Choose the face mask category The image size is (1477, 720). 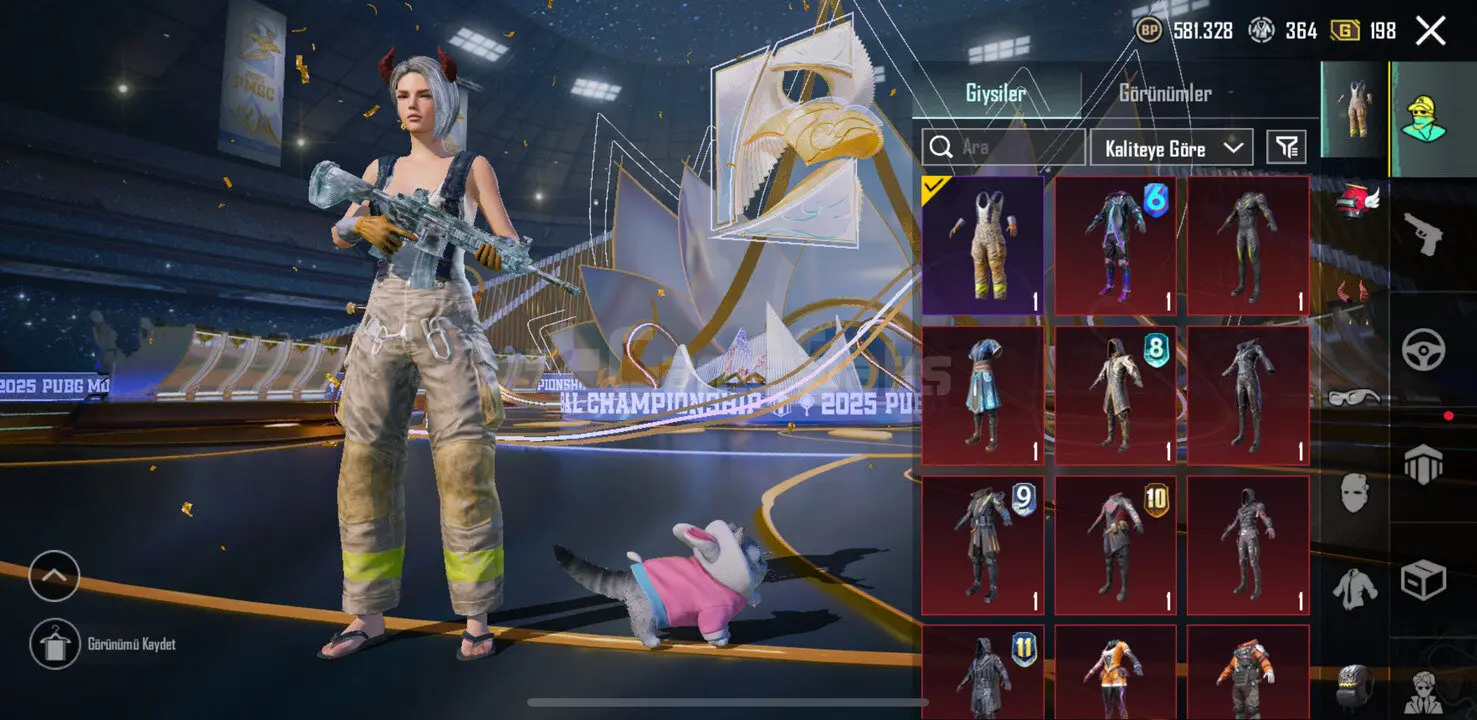coord(1354,494)
